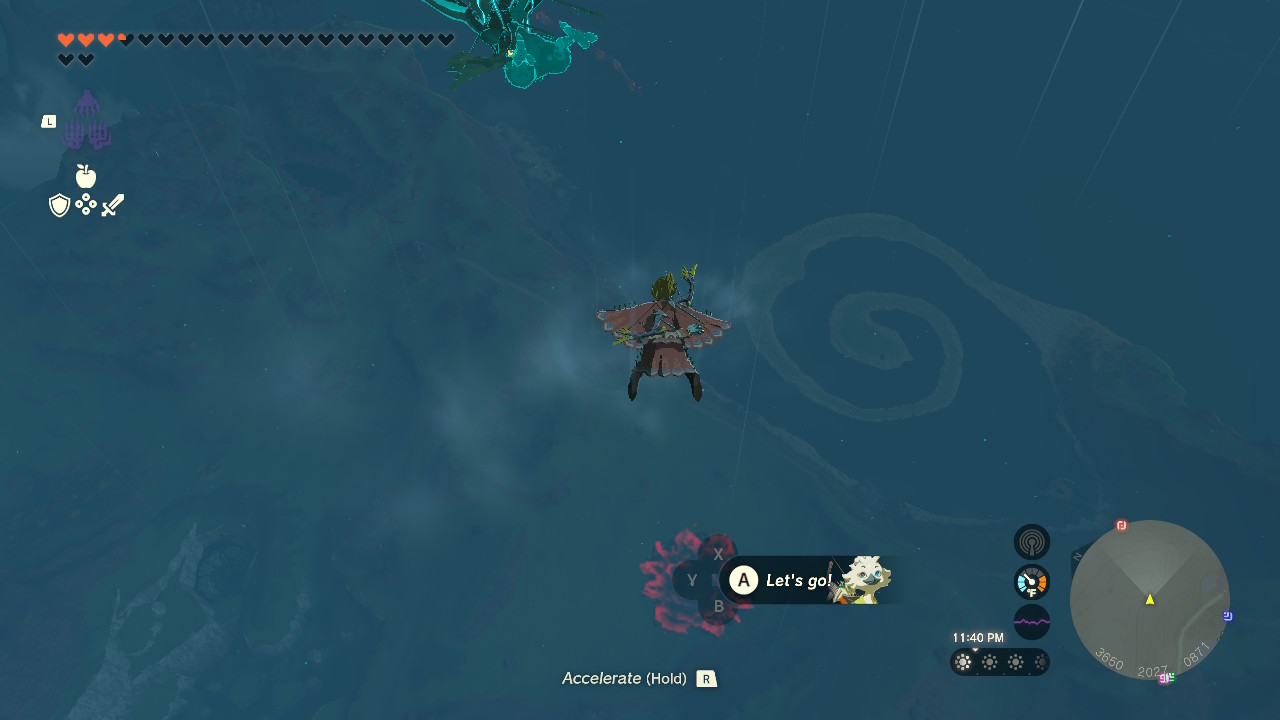The image size is (1280, 720).
Task: Click the purple noise level indicator
Action: (x=1032, y=622)
